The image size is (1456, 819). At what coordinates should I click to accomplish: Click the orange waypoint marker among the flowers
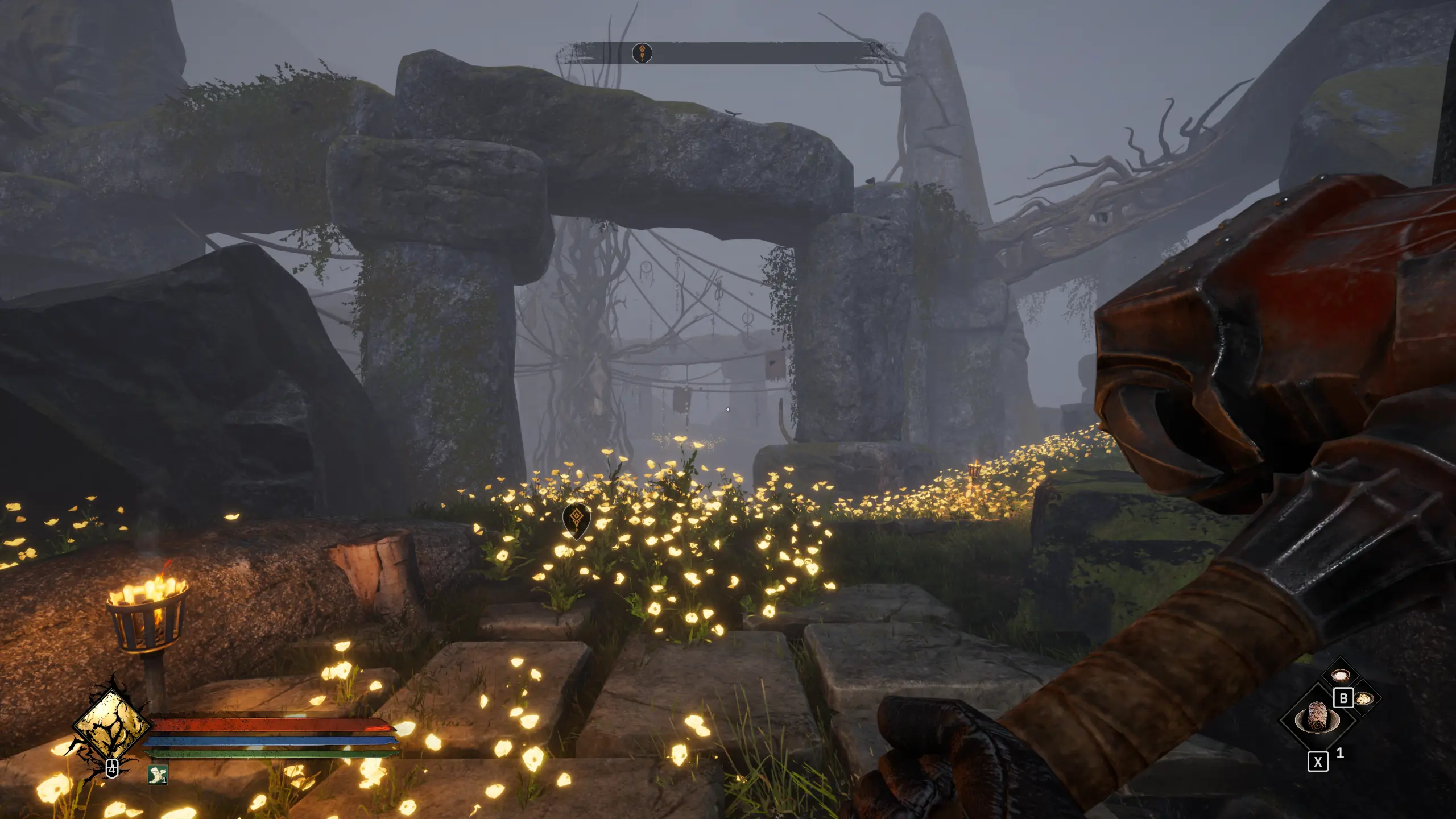576,518
